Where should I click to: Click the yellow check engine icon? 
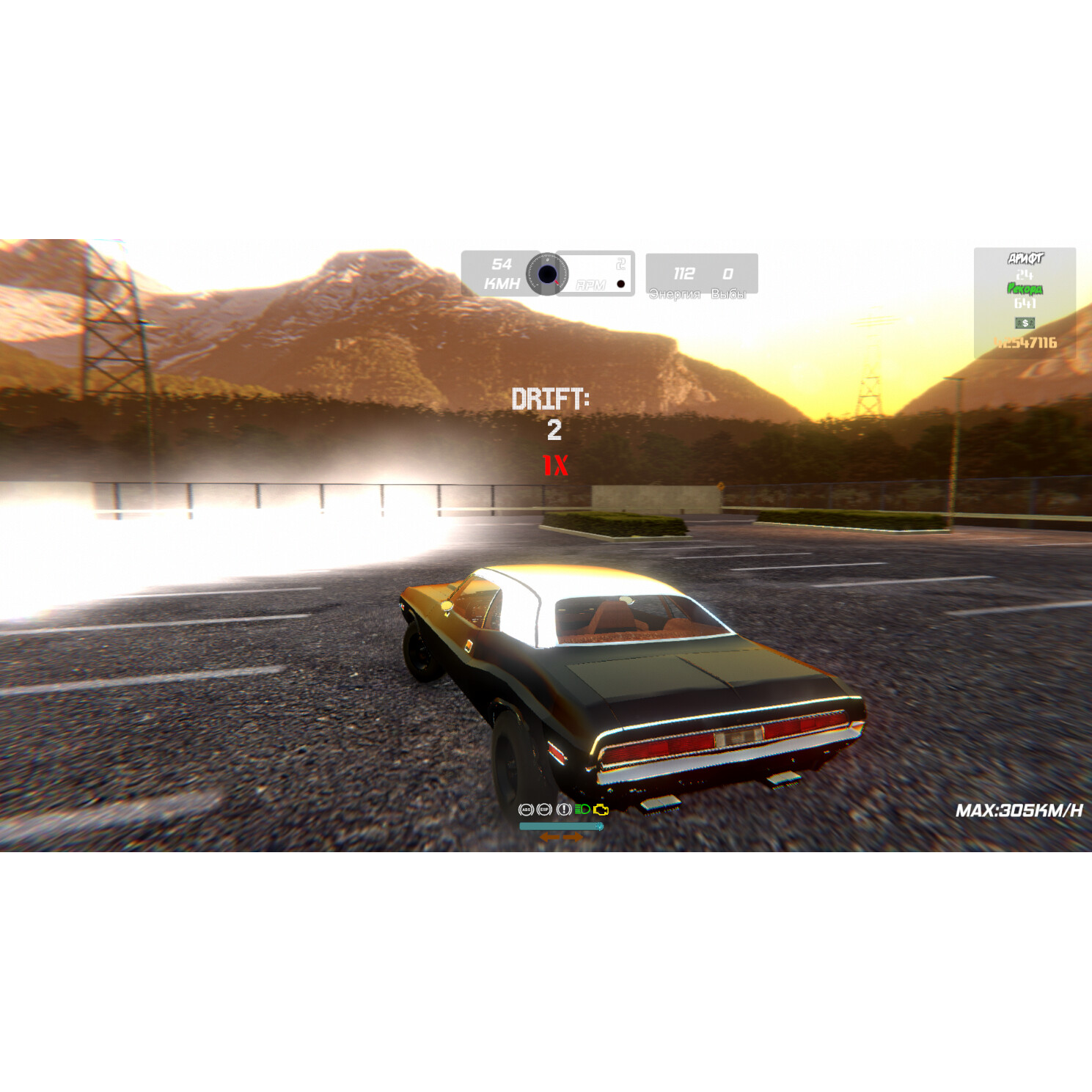tap(601, 809)
